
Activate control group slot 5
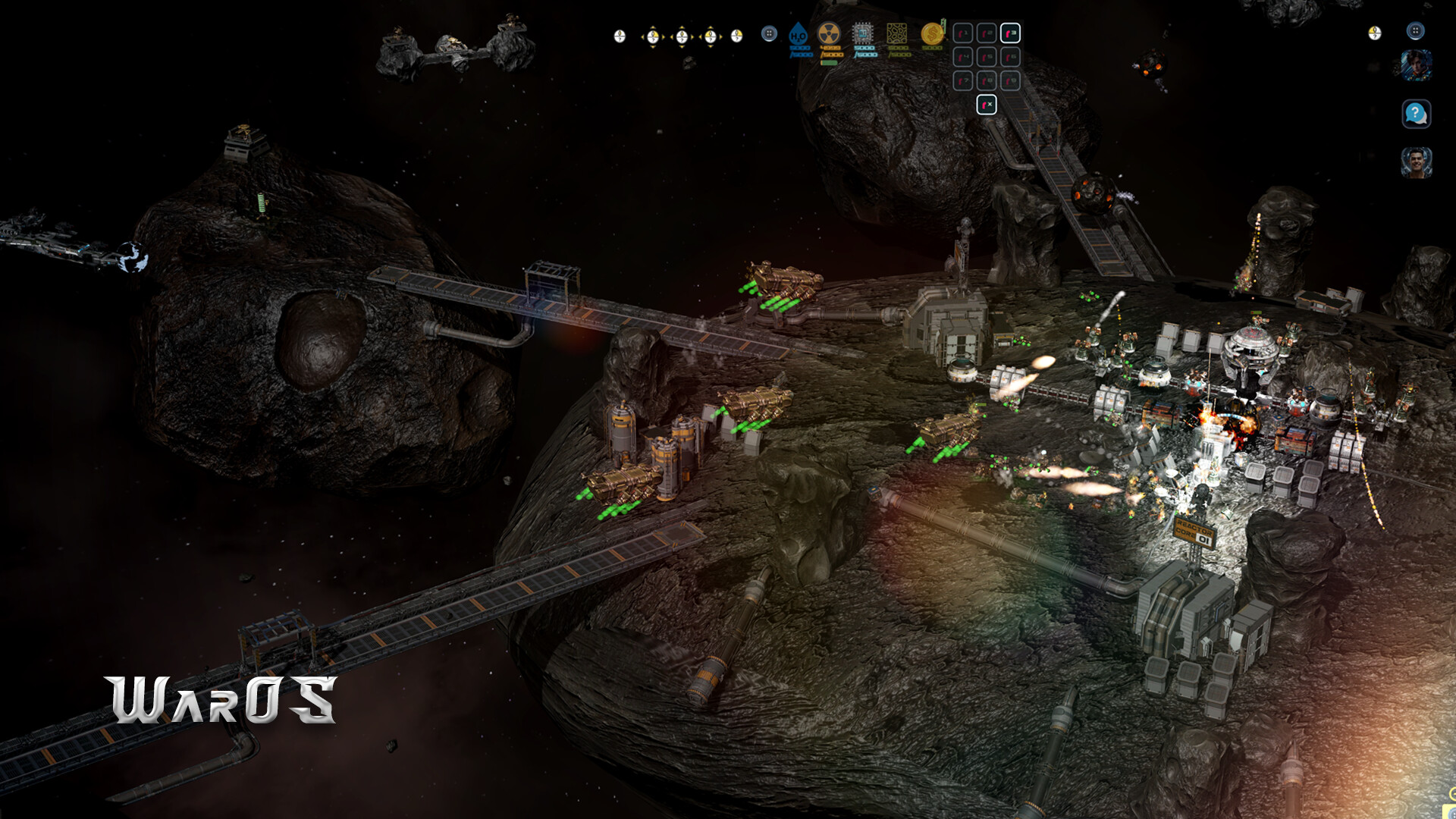pyautogui.click(x=986, y=57)
